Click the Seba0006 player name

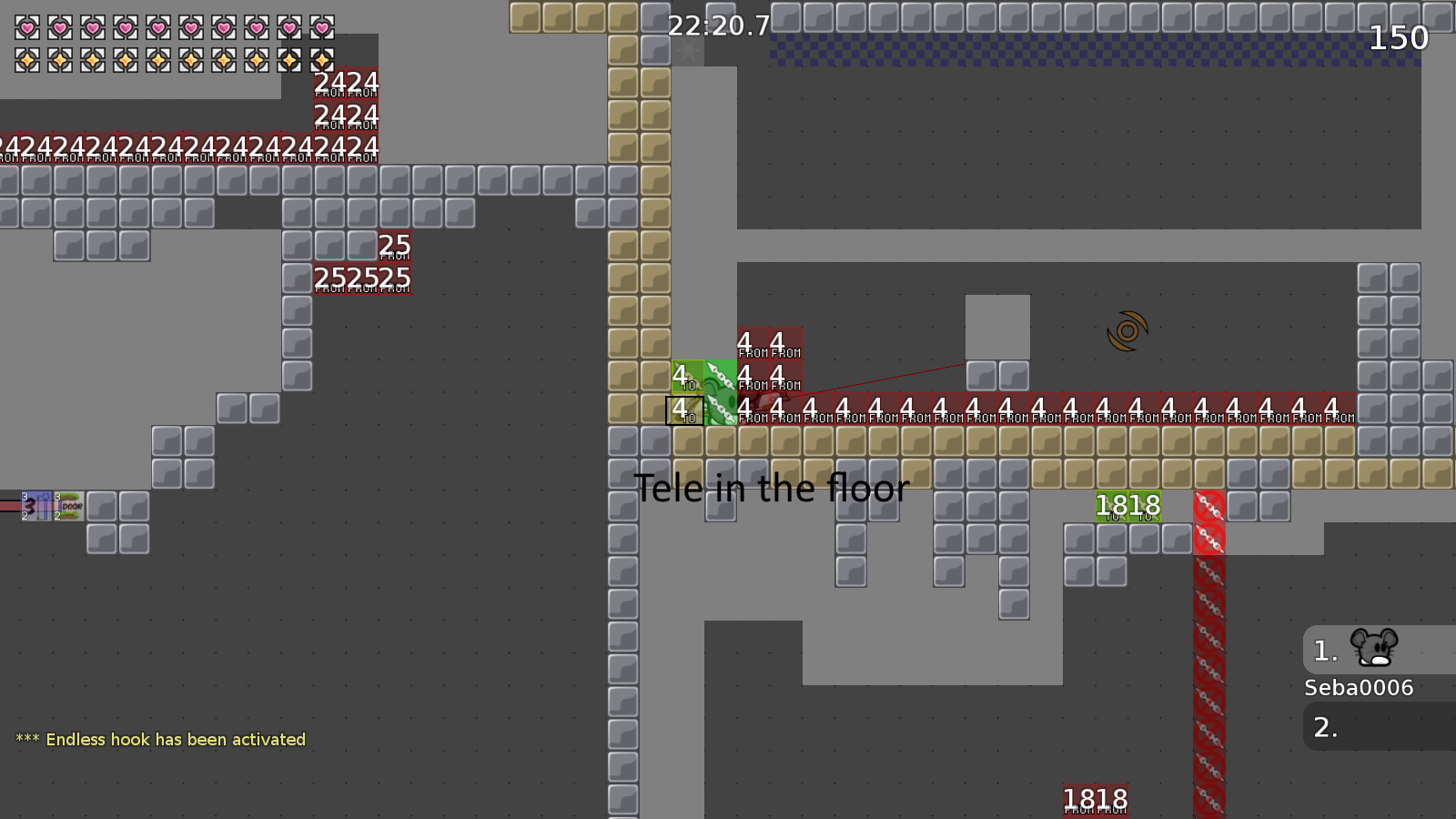1357,688
